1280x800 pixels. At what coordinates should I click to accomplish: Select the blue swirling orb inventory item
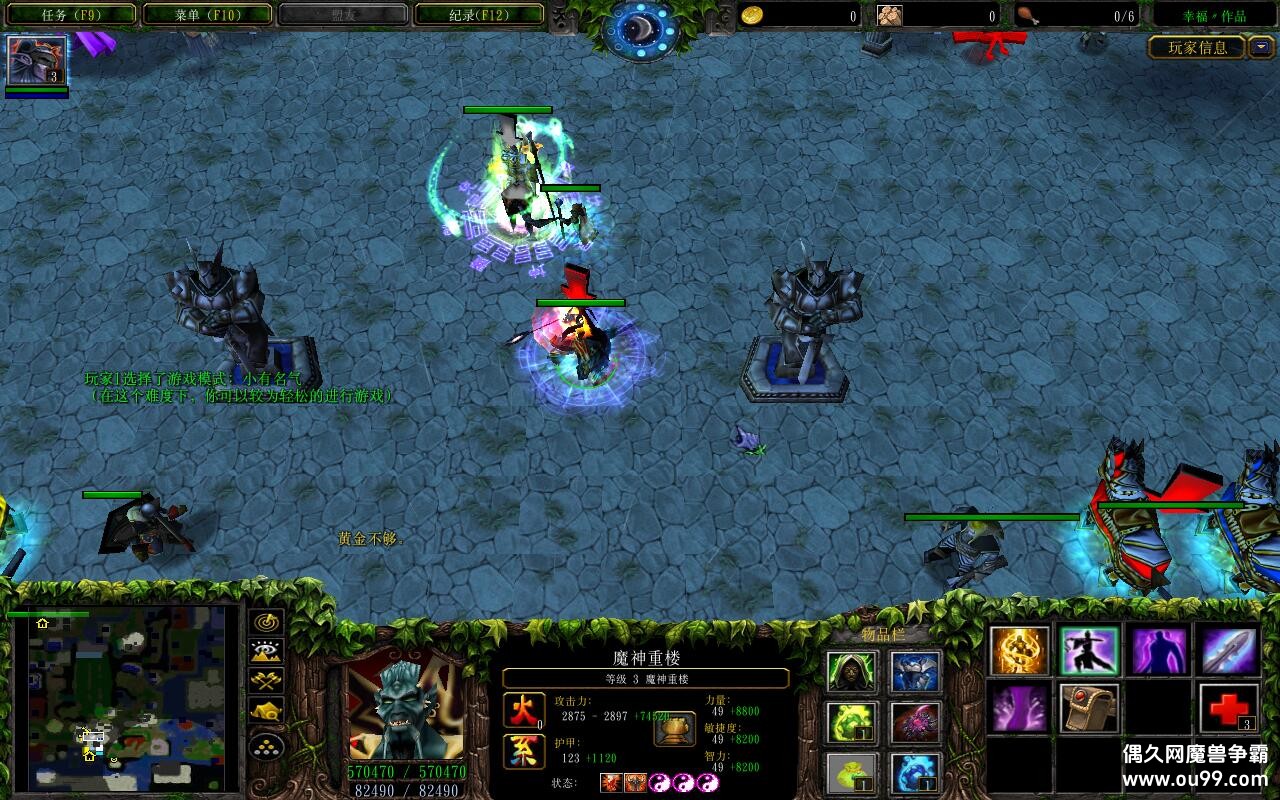pos(915,772)
